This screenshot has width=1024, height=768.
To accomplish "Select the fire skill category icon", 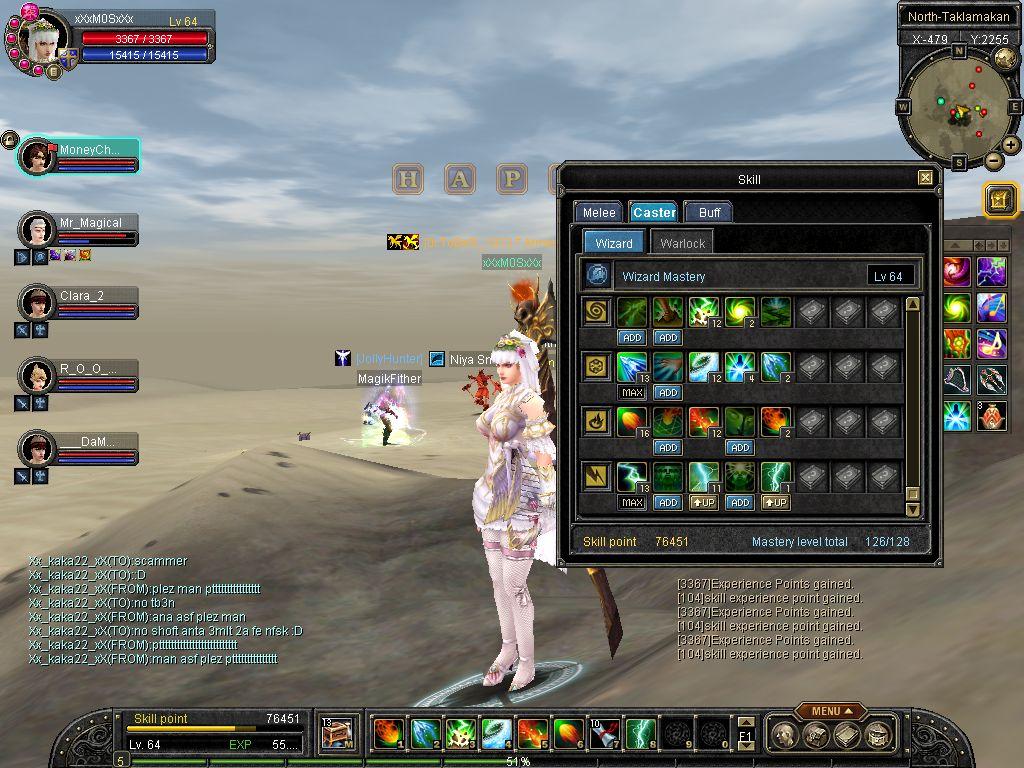I will point(598,421).
